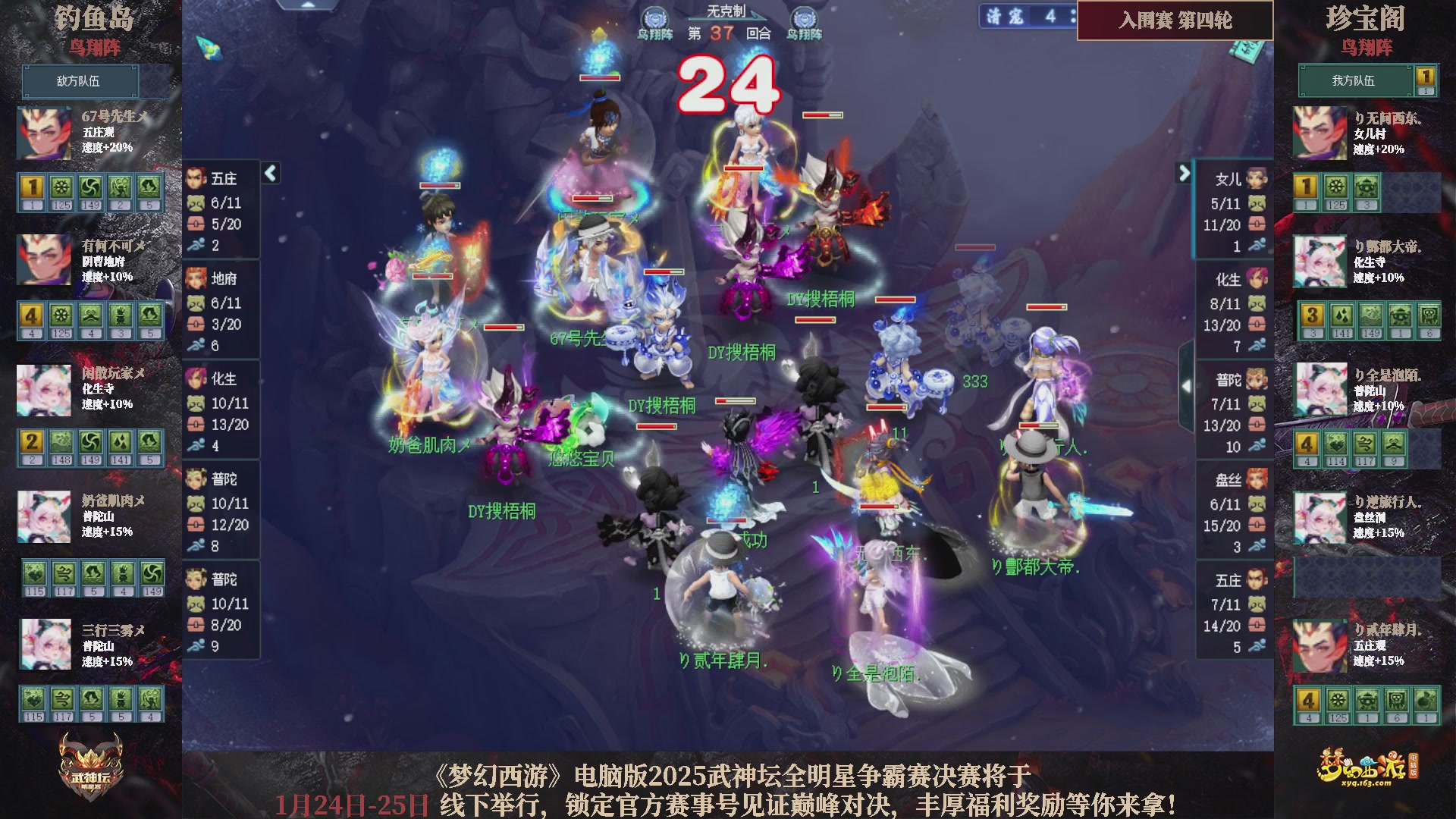
Task: Click the water-drop buff icon under り酆都大帝.
Action: pyautogui.click(x=1342, y=315)
